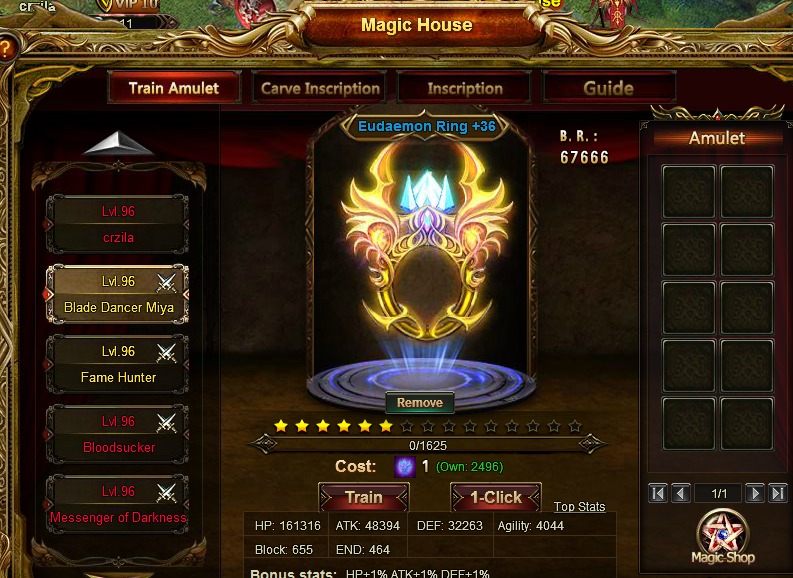Jump to the first amulet page
The height and width of the screenshot is (578, 793).
[658, 493]
